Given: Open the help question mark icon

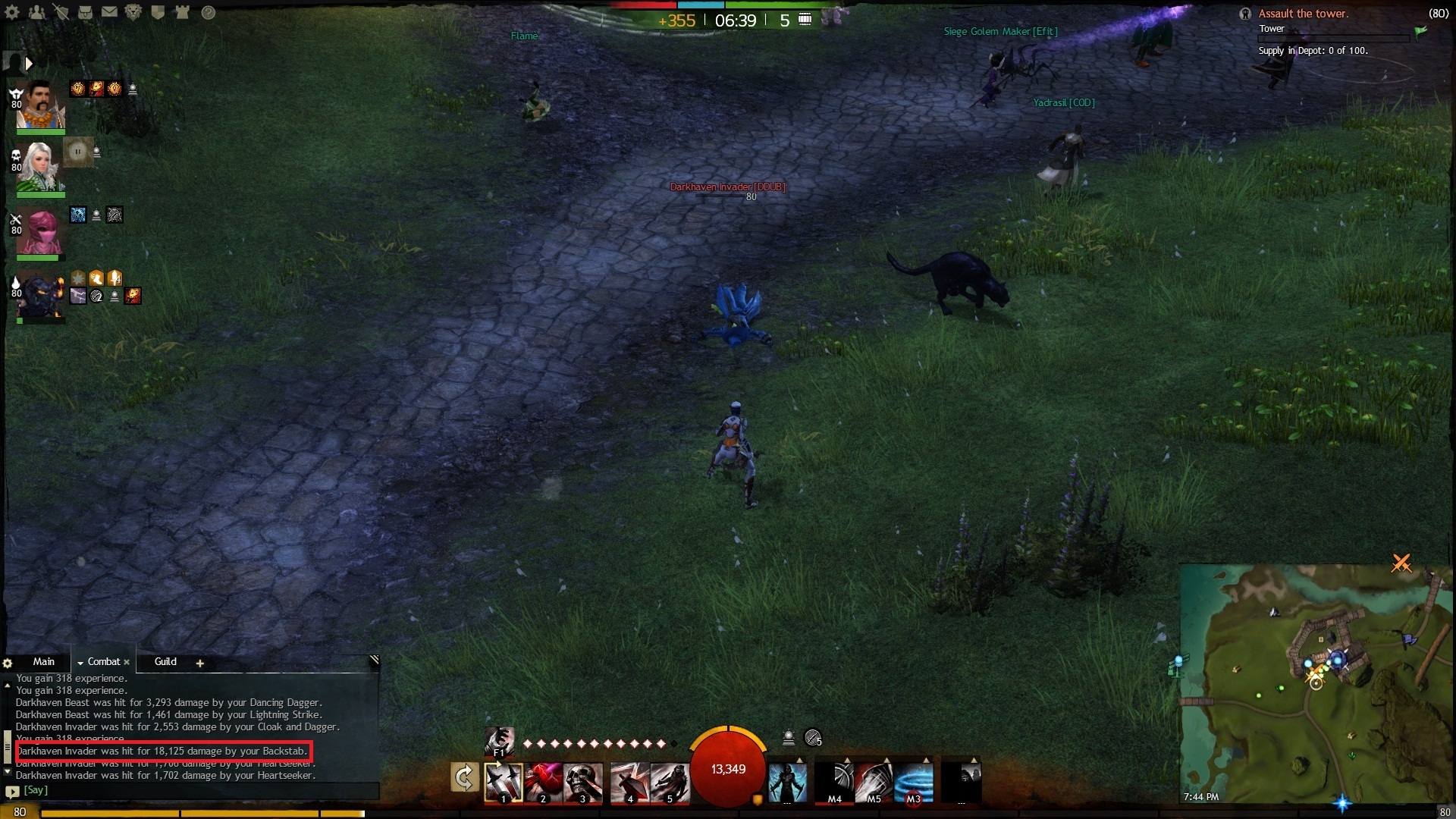Looking at the screenshot, I should (209, 13).
